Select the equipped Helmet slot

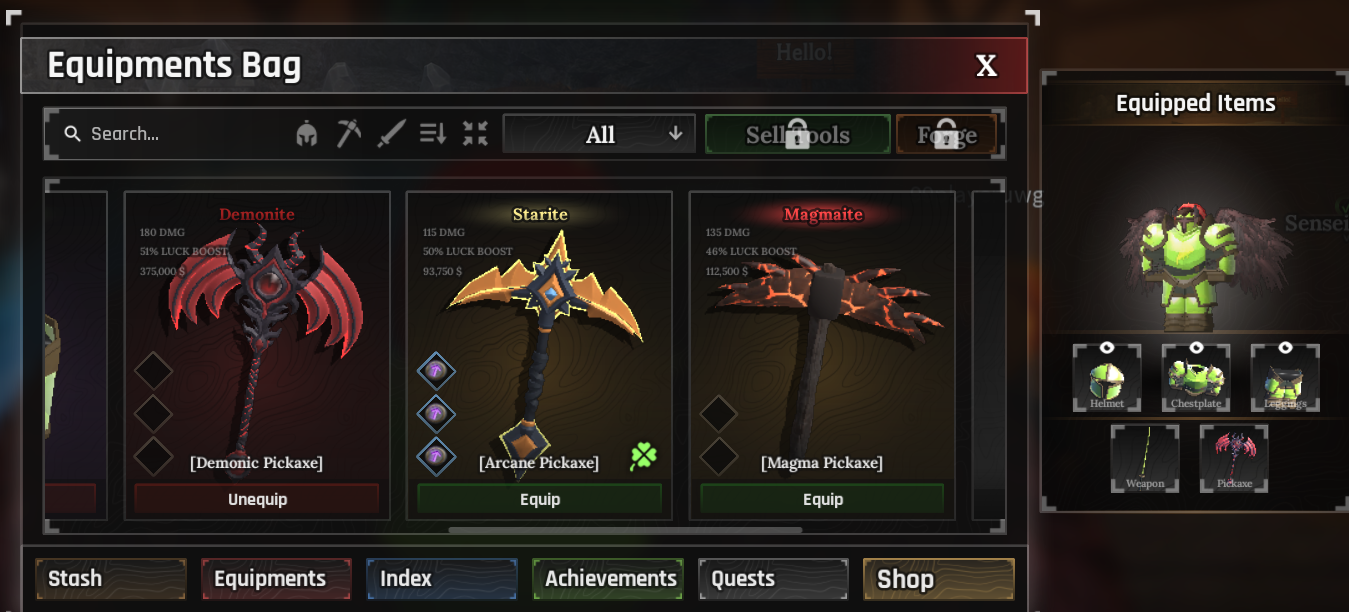(1107, 378)
